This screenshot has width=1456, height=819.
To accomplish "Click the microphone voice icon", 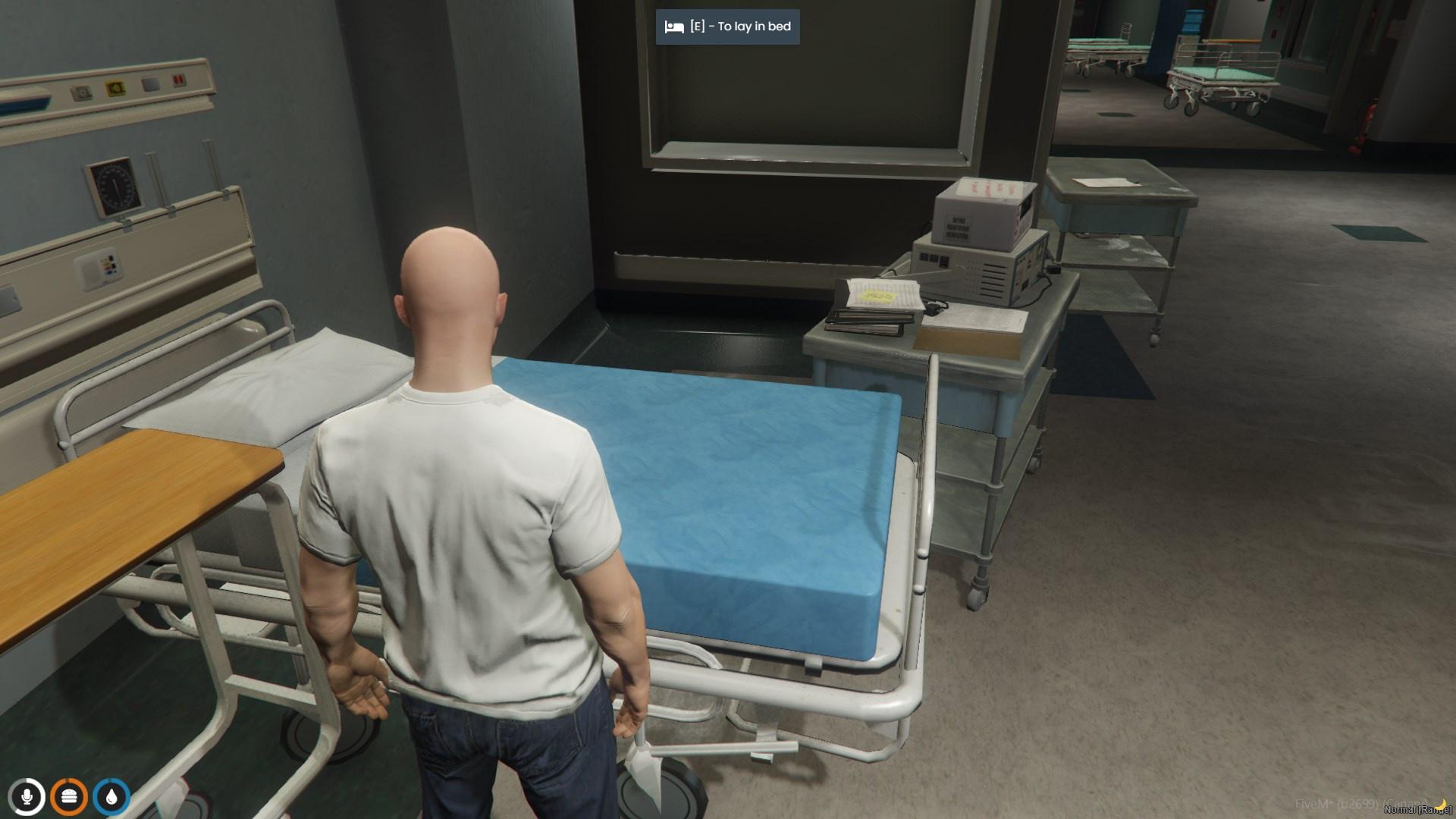I will pos(27,797).
